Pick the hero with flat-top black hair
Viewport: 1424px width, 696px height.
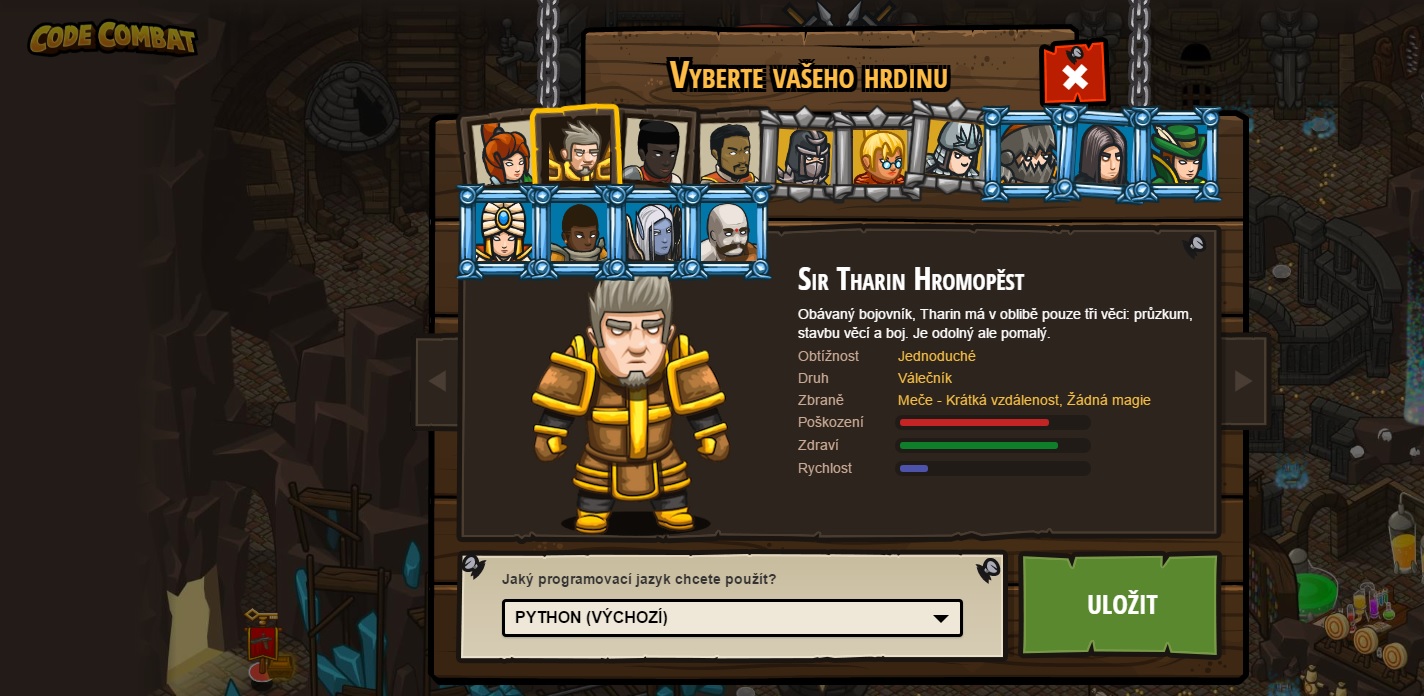click(653, 152)
